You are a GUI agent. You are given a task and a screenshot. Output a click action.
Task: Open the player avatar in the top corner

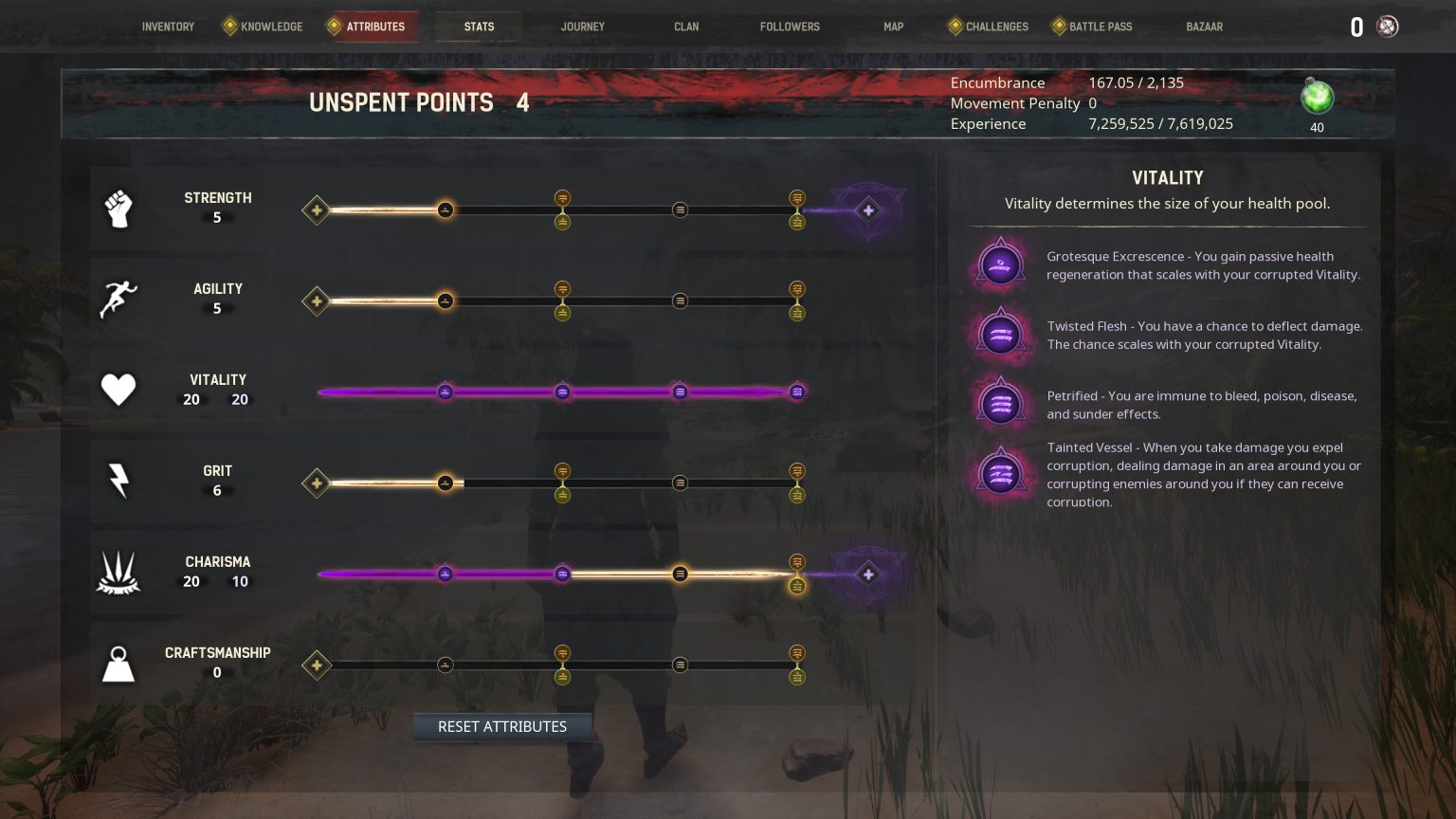(x=1388, y=27)
